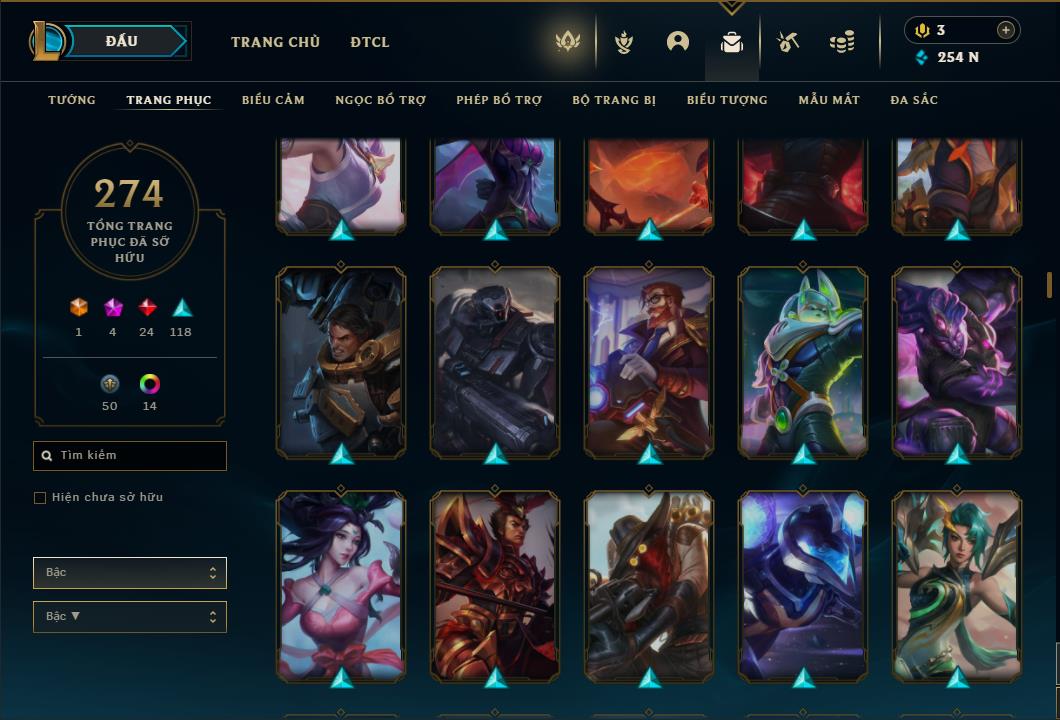The height and width of the screenshot is (720, 1060).
Task: Open the BIỂU TƯỢNG tab
Action: pyautogui.click(x=727, y=100)
